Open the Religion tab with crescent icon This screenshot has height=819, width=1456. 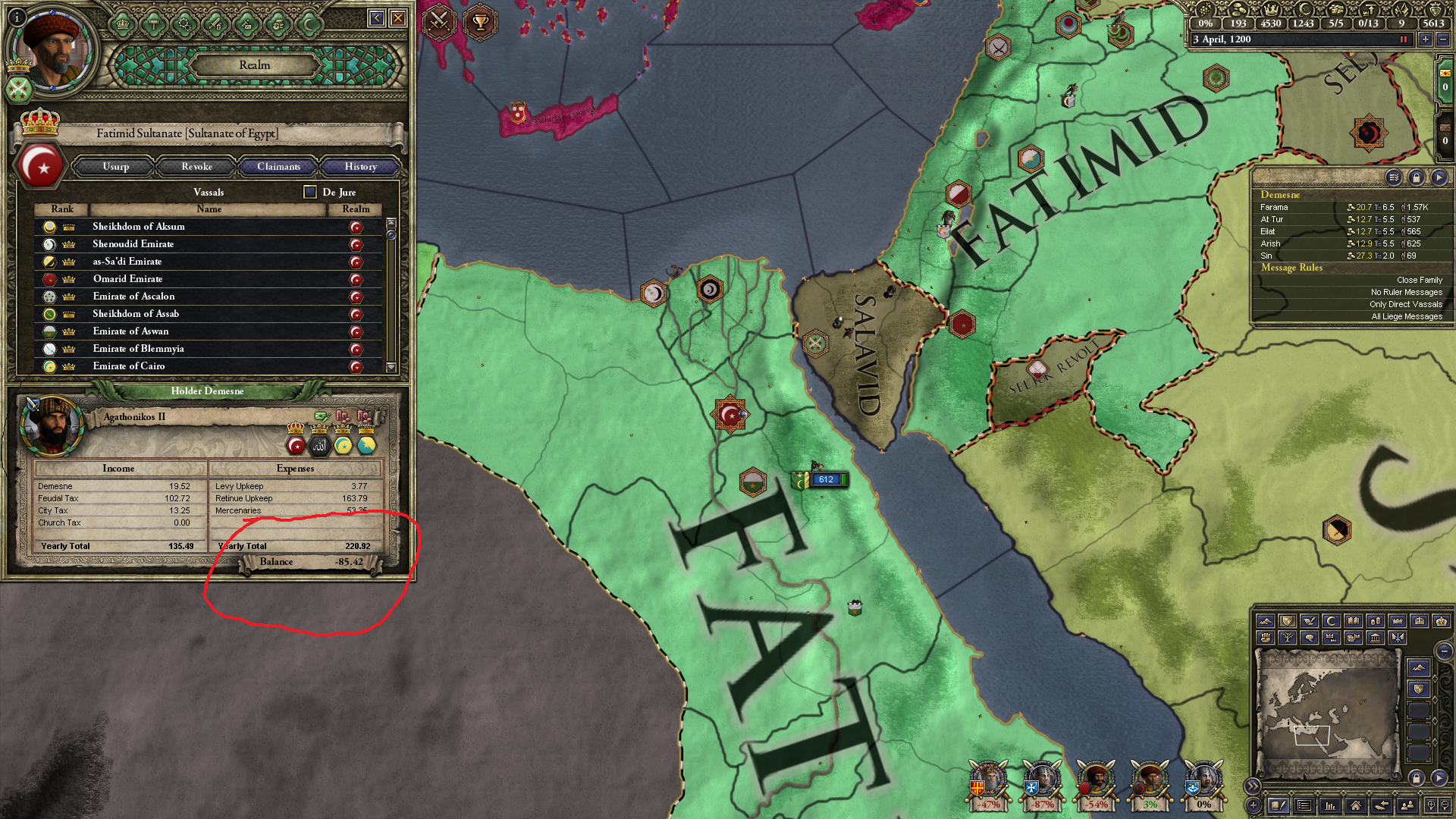(x=309, y=24)
